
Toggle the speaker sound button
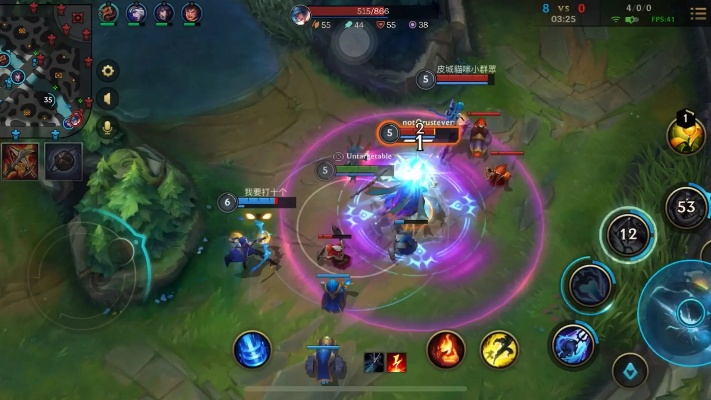[x=107, y=98]
